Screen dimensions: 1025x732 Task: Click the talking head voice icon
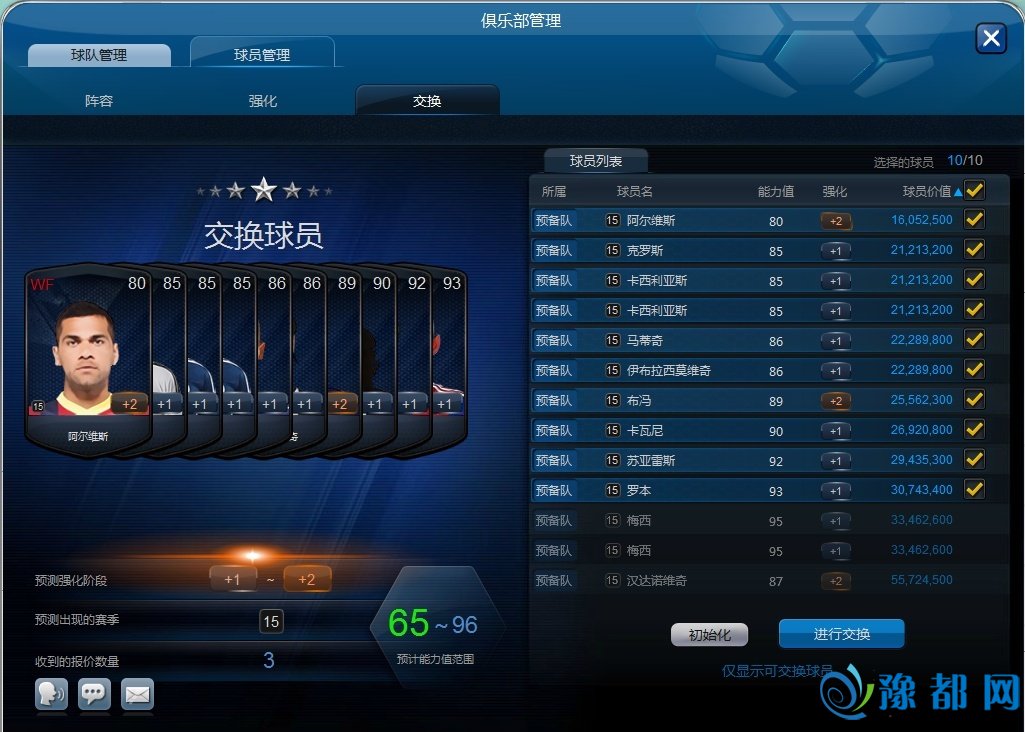(51, 694)
